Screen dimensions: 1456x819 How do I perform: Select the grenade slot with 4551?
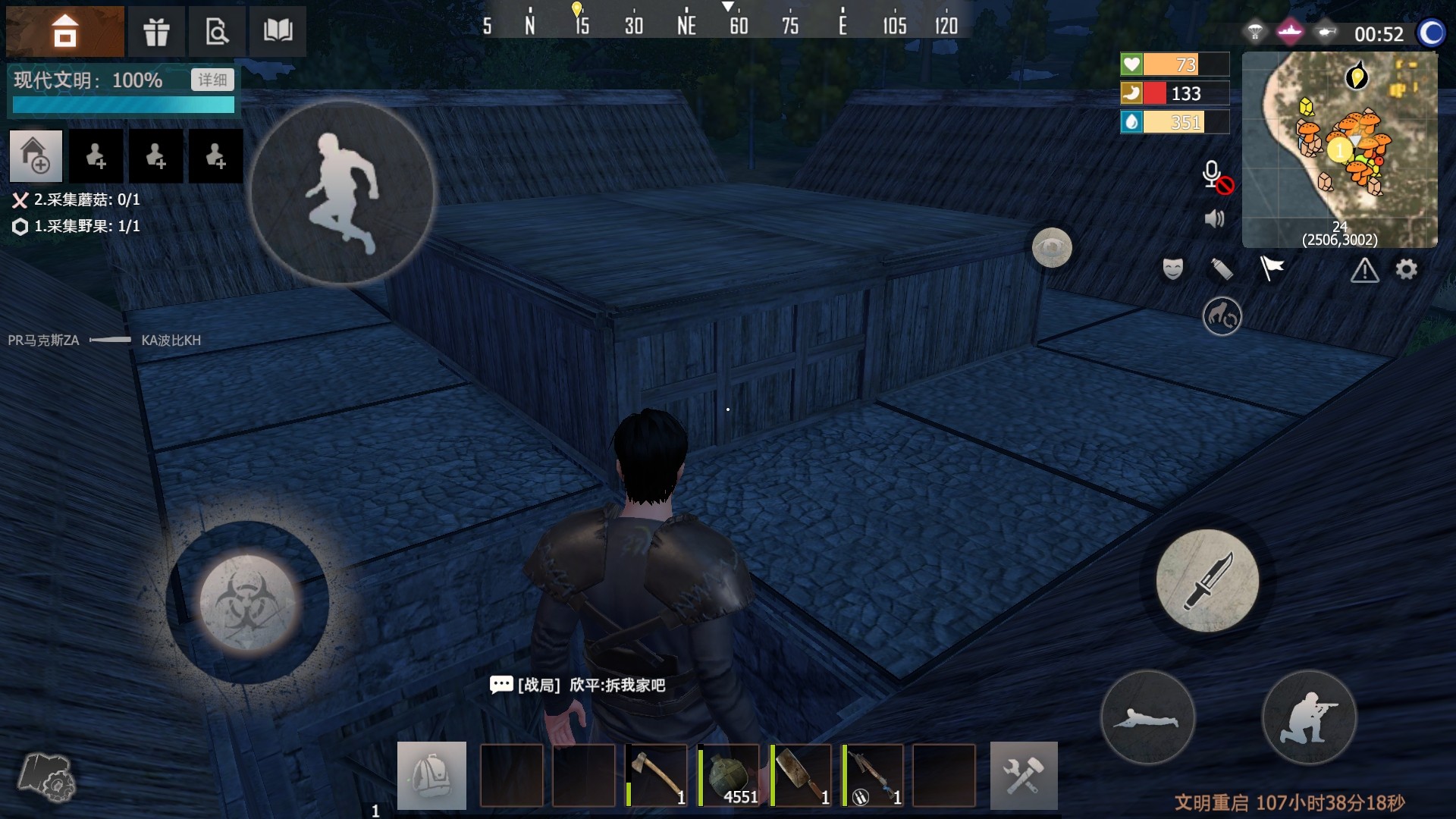(x=729, y=775)
